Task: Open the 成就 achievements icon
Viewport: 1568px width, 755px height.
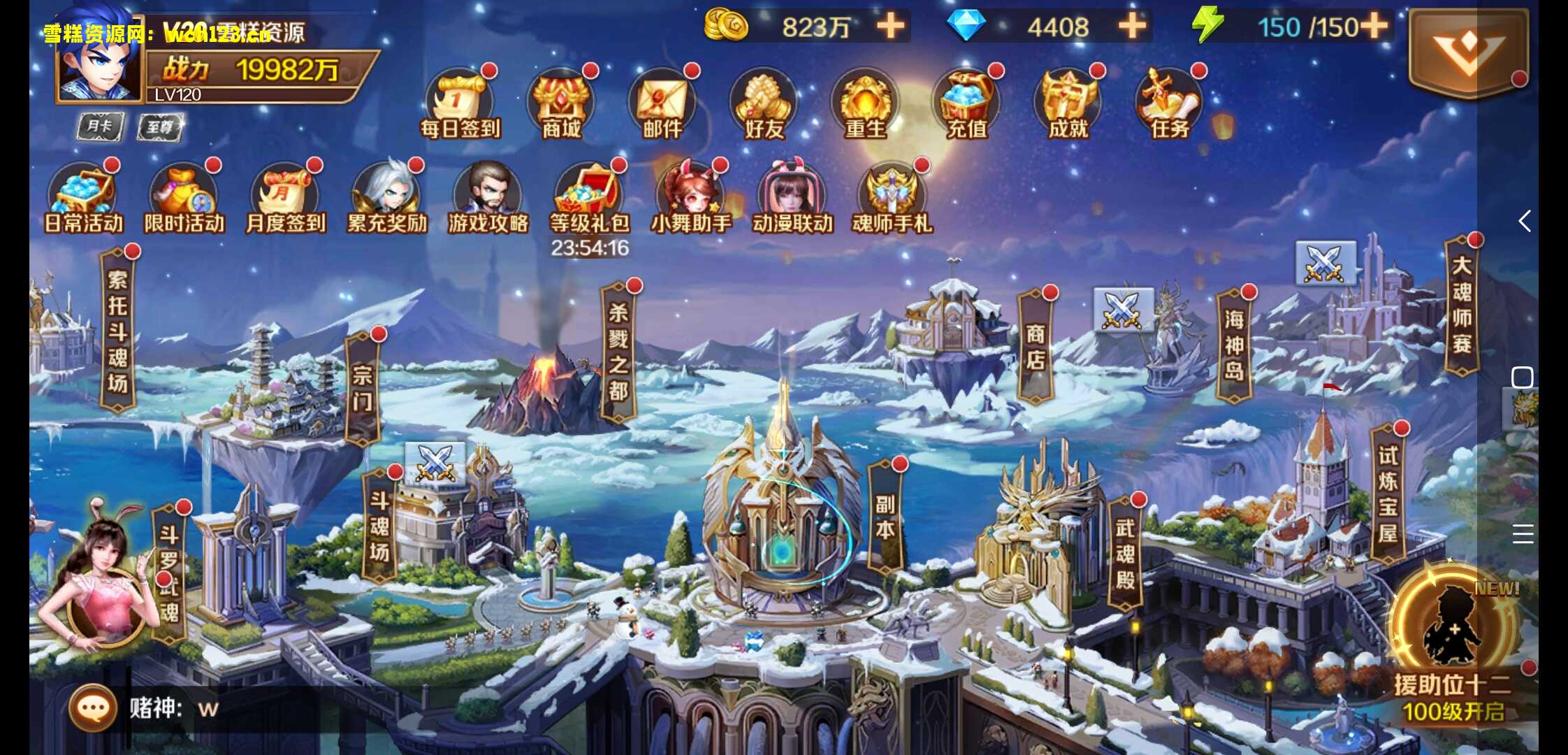Action: (1068, 105)
